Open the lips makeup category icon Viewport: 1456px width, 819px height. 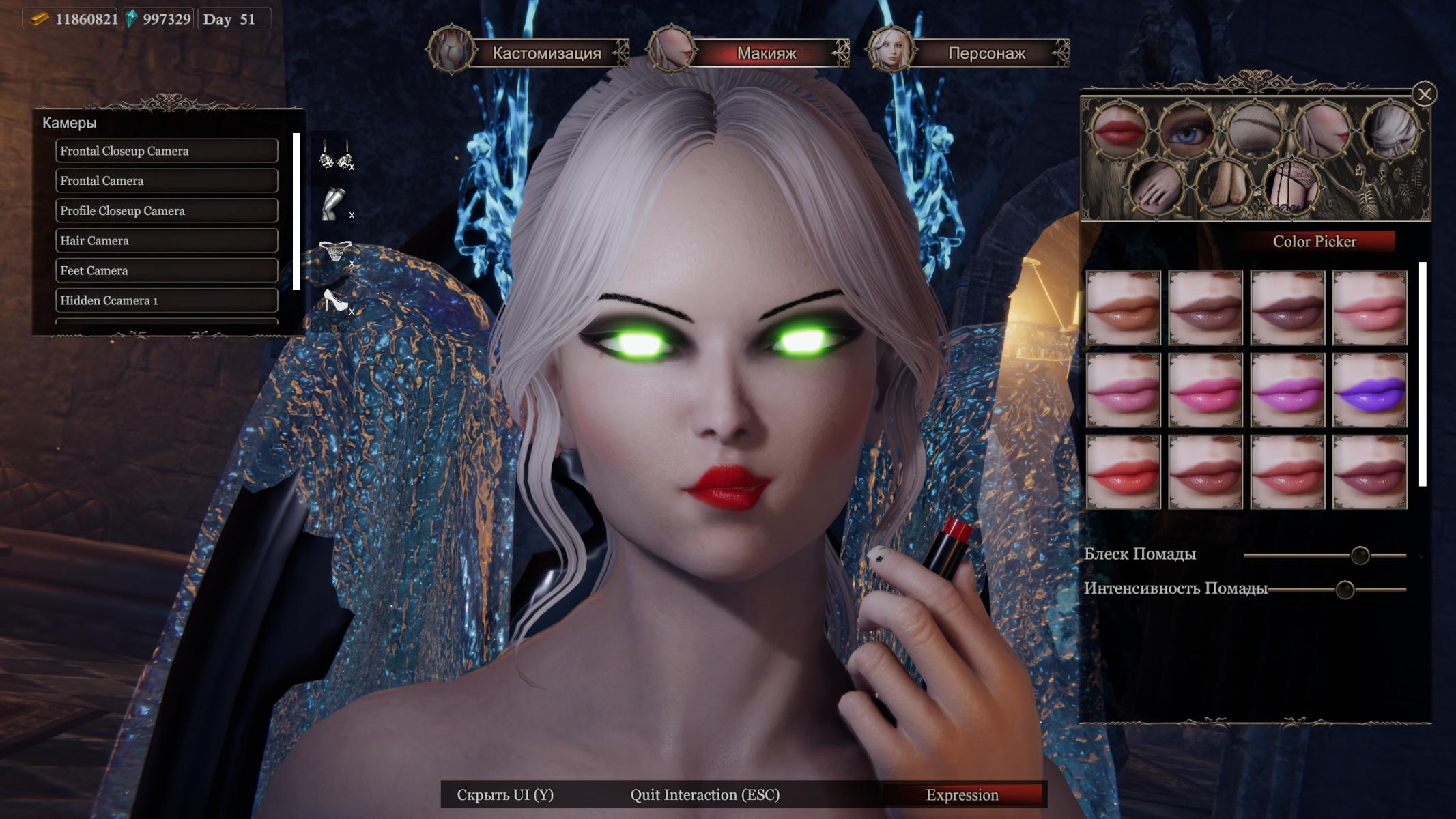pos(1119,129)
